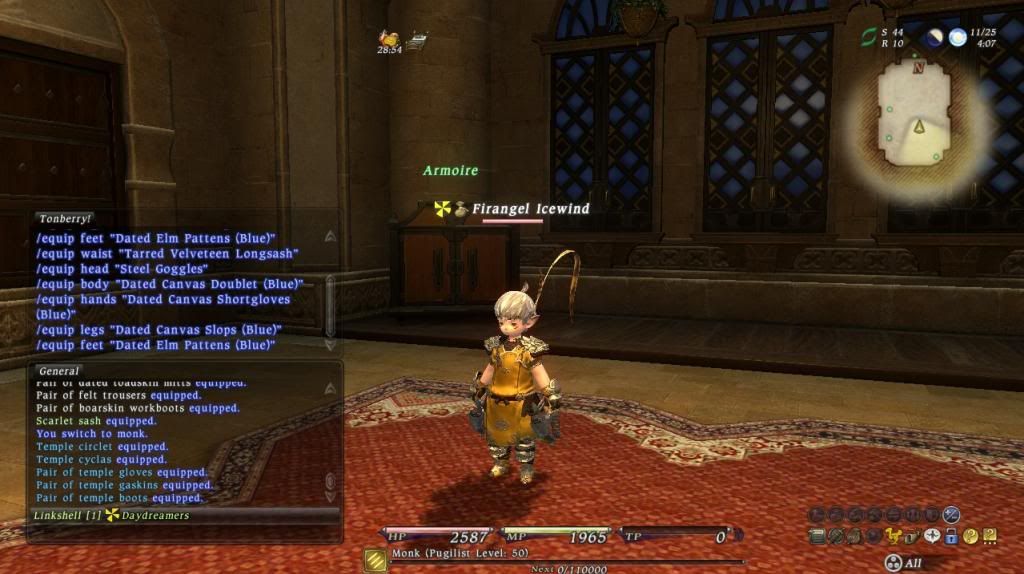Screen dimensions: 1024x574
Task: Open the green journal icon
Action: (817, 536)
